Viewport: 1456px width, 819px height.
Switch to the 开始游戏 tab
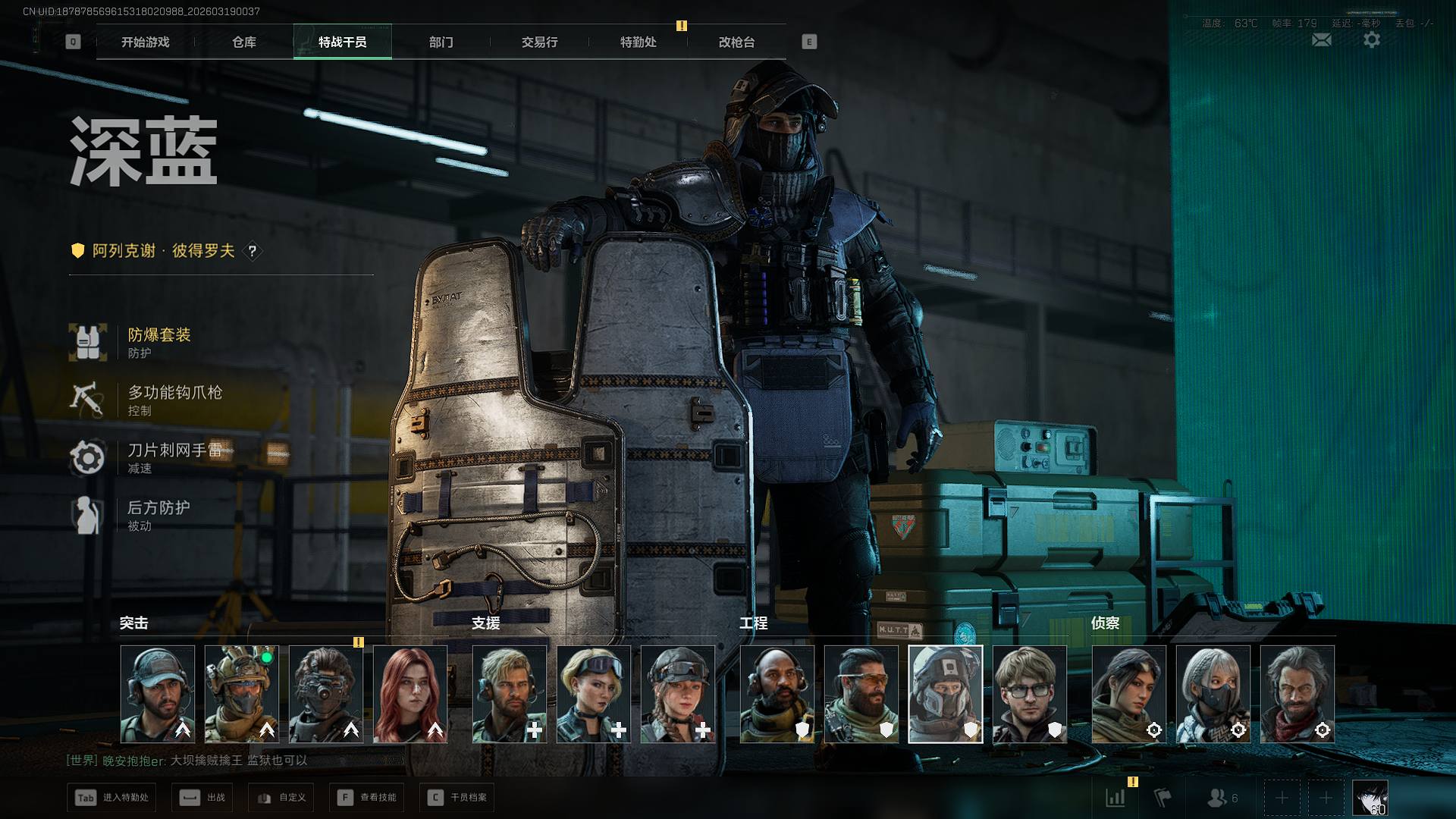pyautogui.click(x=145, y=42)
